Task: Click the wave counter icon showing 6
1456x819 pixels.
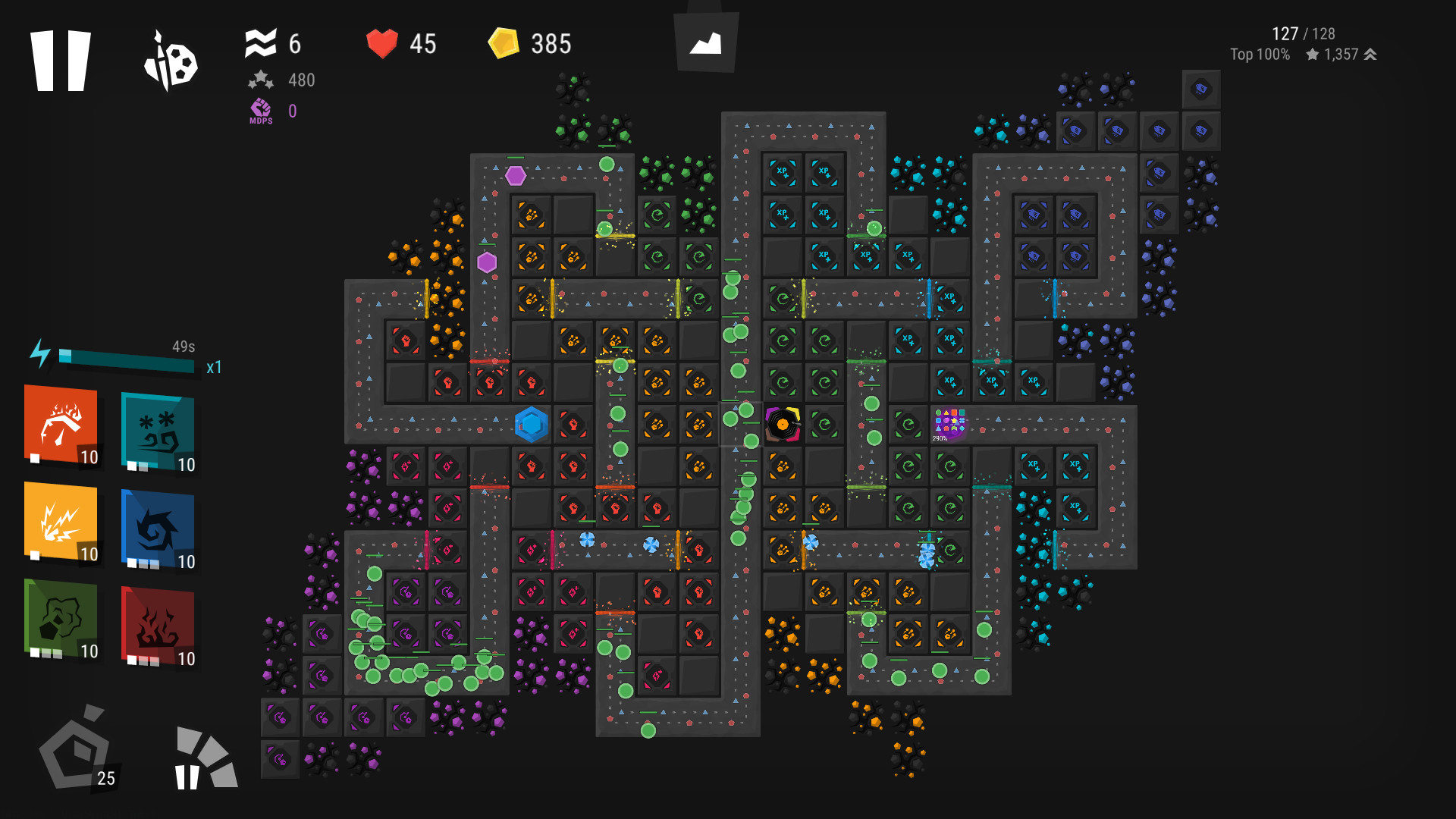Action: 262,43
